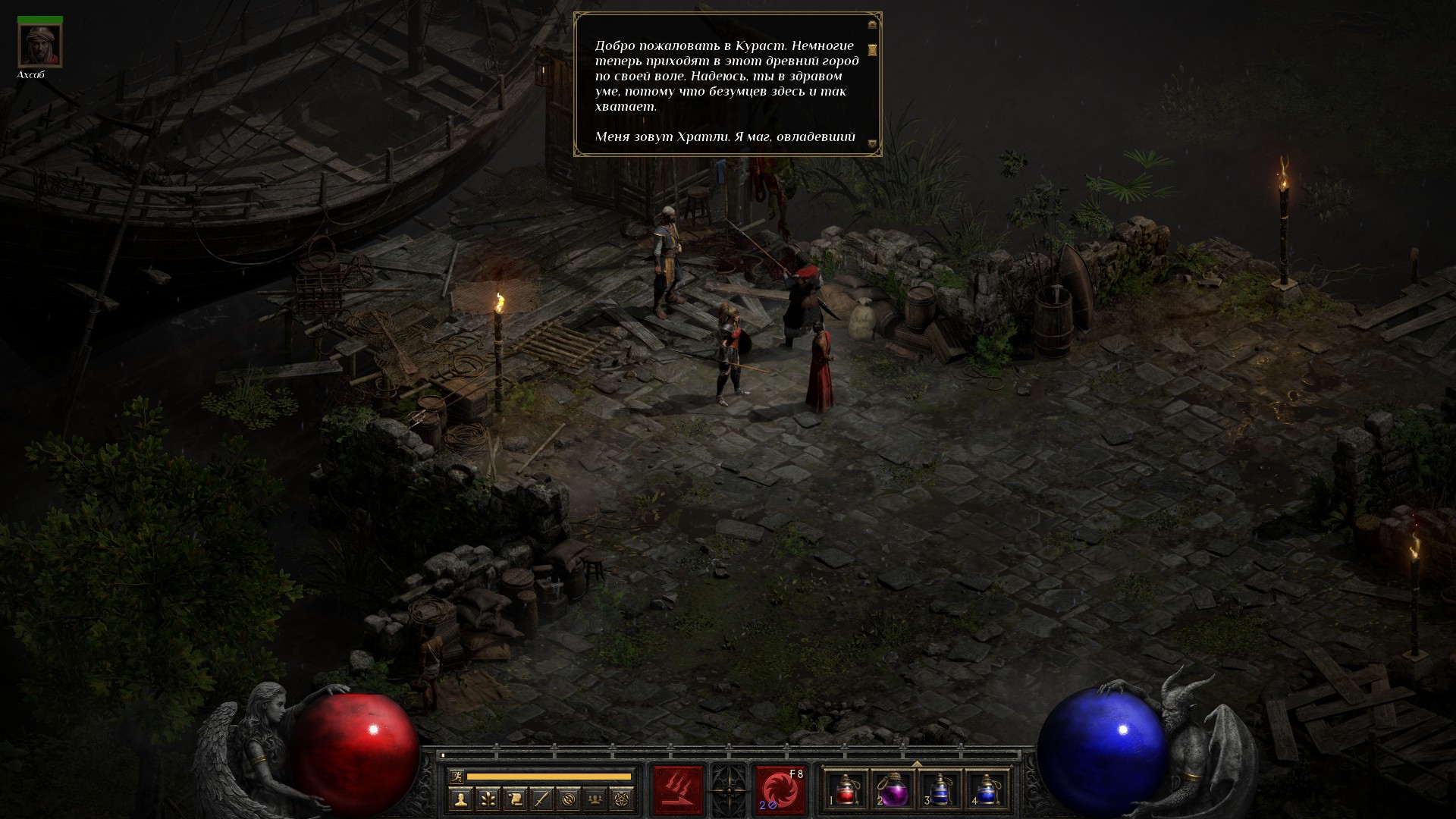Use the purple rejuvenation potion in slot 2
The height and width of the screenshot is (819, 1456).
pyautogui.click(x=893, y=789)
